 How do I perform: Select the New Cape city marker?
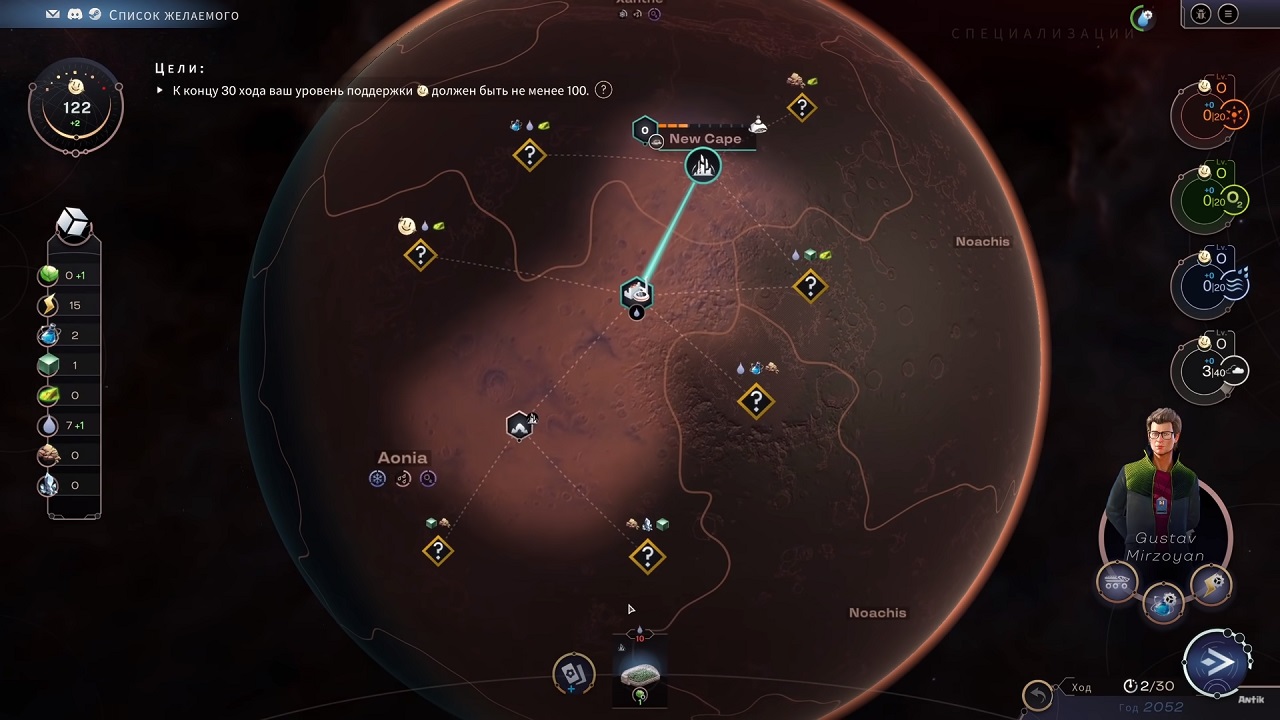coord(703,166)
